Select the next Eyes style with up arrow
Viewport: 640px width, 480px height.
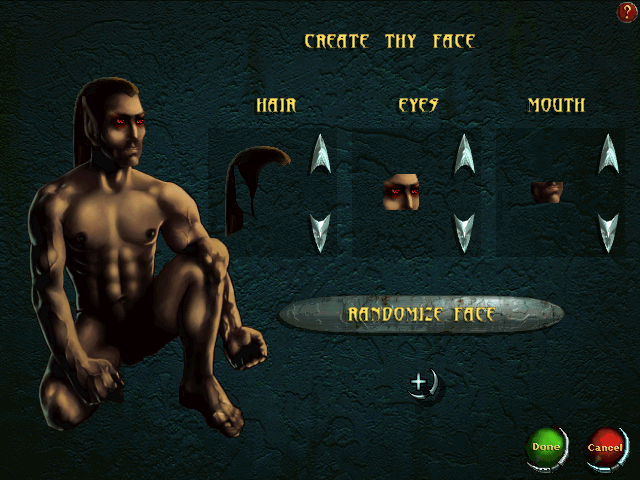[464, 154]
